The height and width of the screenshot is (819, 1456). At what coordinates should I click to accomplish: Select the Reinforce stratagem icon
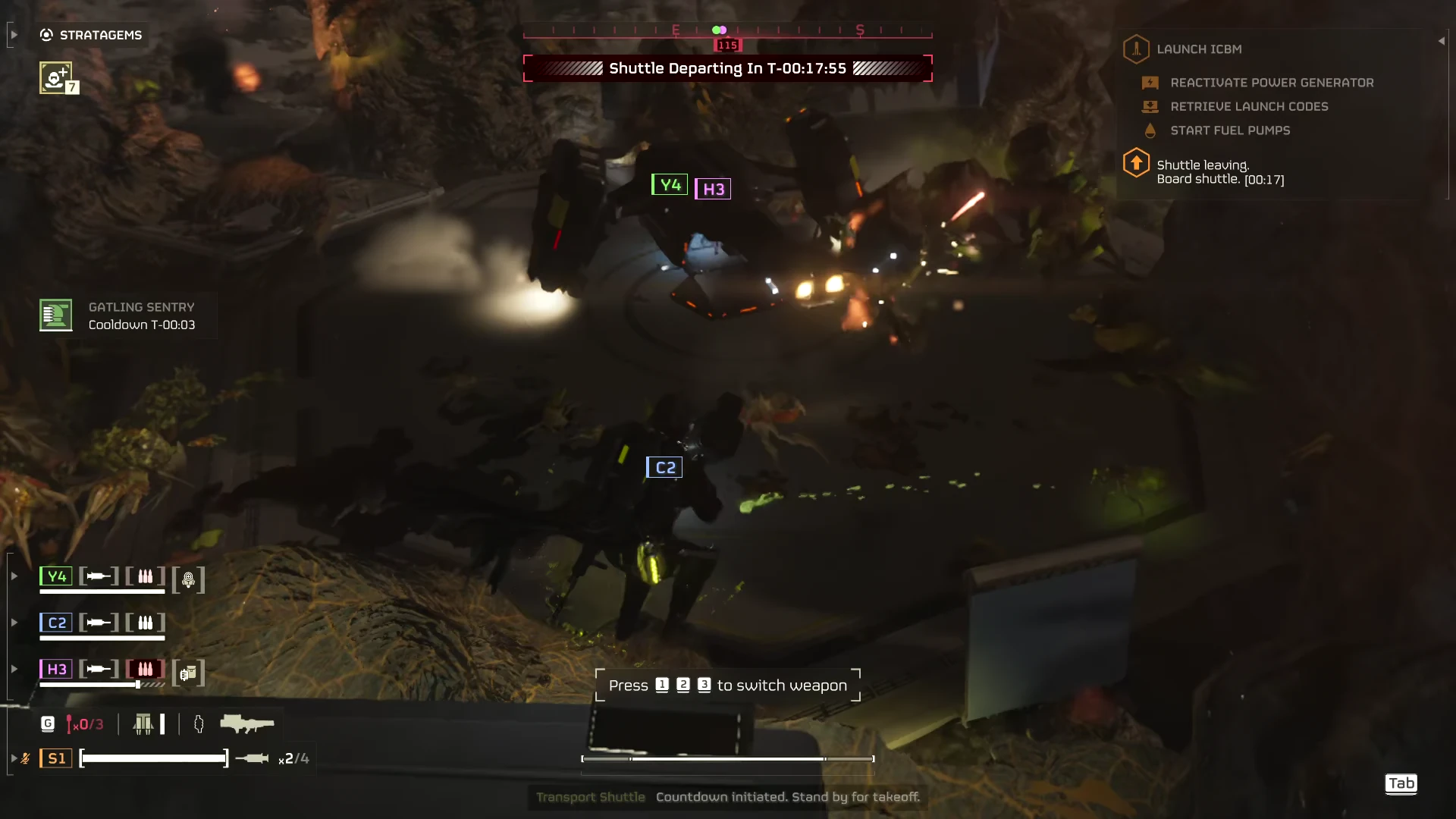(x=56, y=77)
